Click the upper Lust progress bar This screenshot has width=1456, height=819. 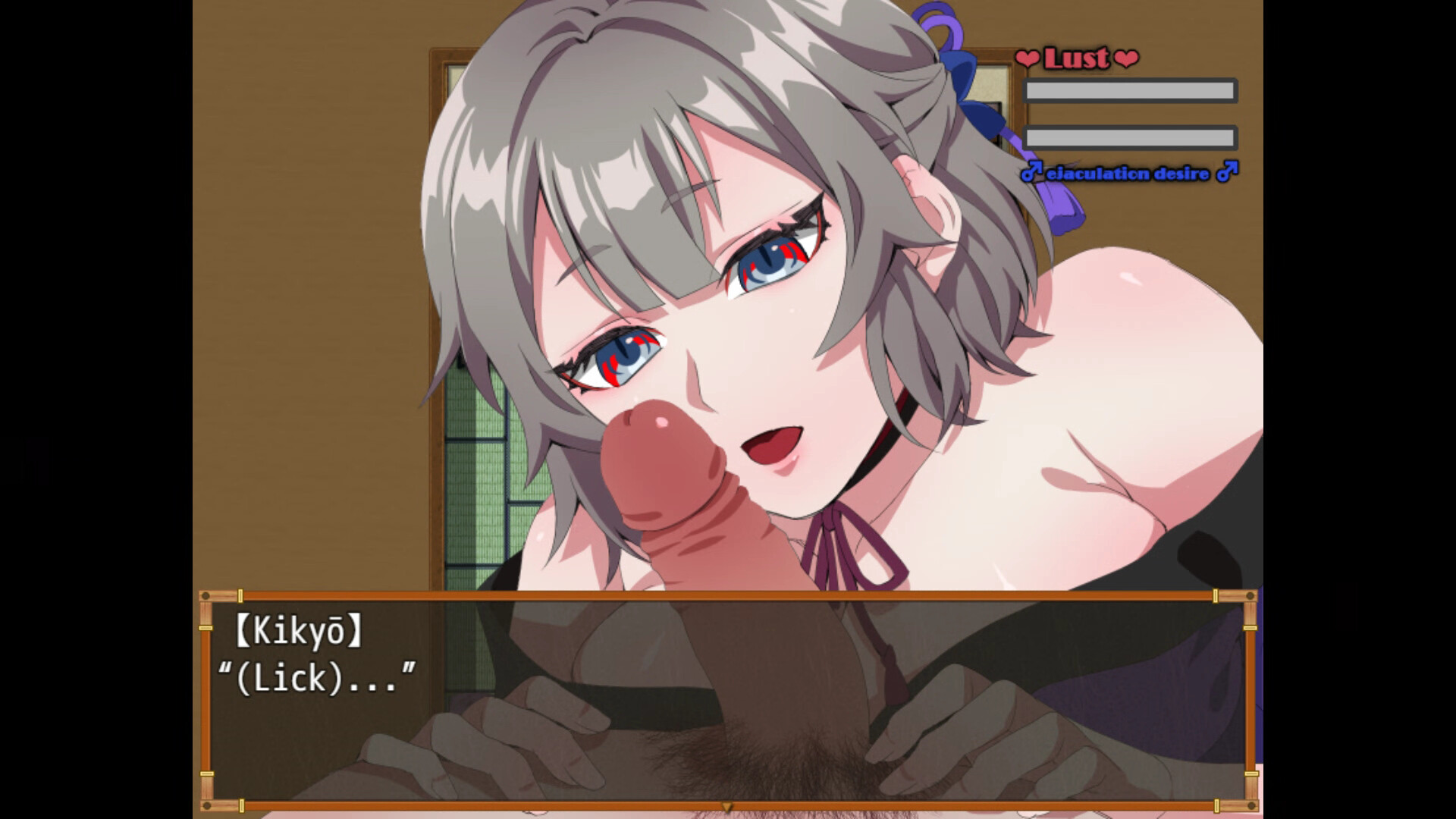tap(1128, 90)
